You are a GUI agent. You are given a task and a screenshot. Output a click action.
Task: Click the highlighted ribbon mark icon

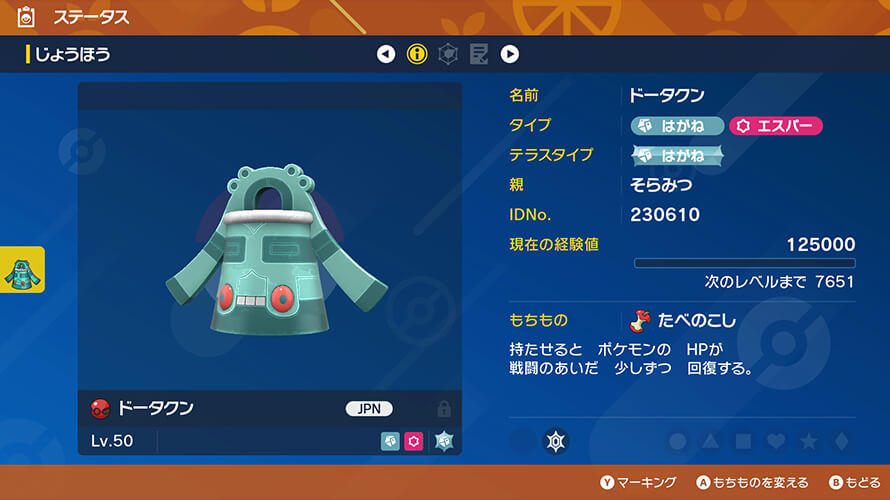point(556,440)
